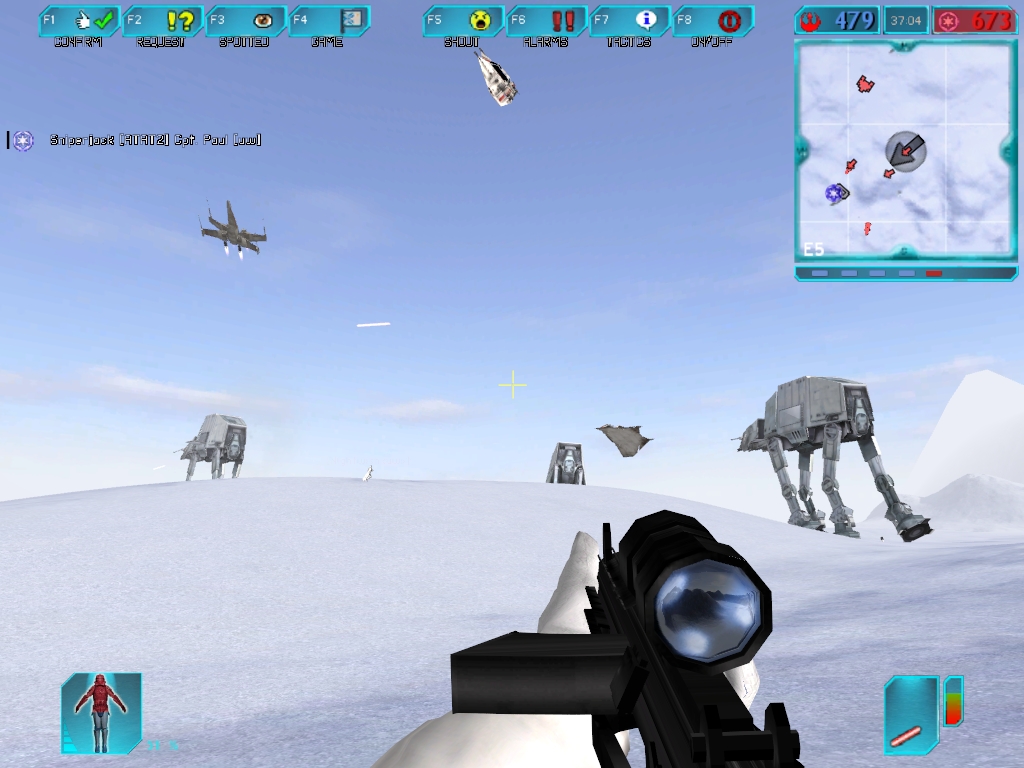Open the F6 Alarms menu
This screenshot has width=1024, height=768.
pos(547,21)
